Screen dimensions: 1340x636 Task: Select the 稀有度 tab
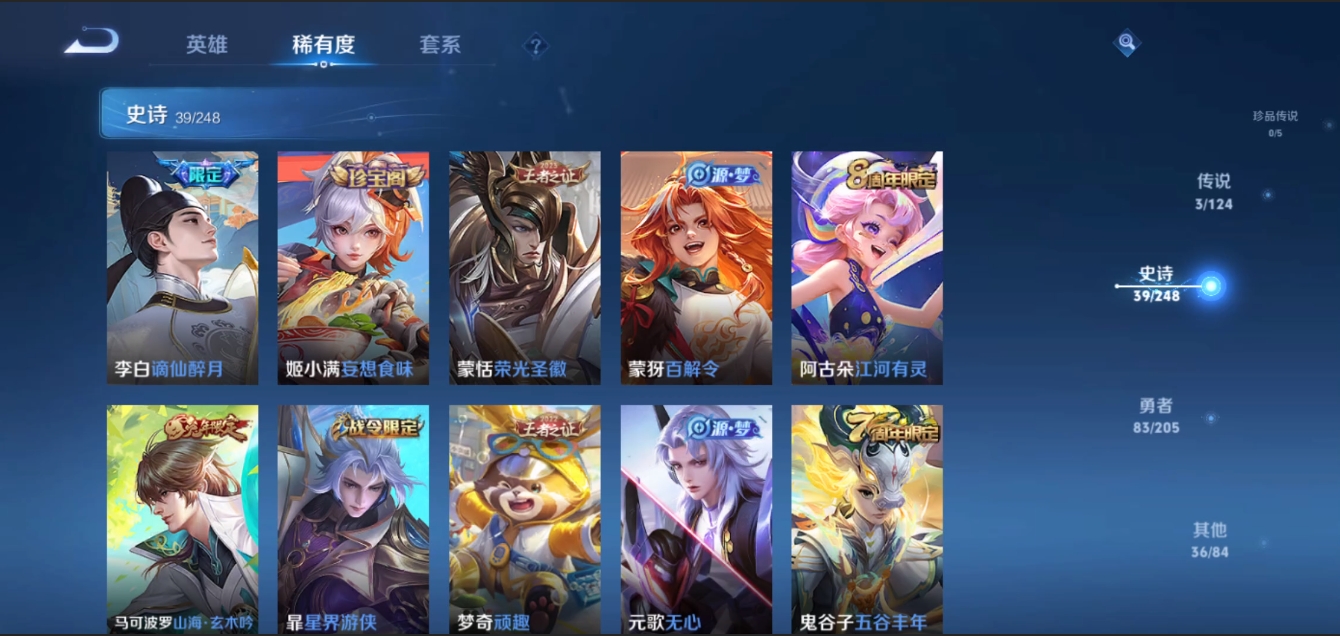point(323,45)
